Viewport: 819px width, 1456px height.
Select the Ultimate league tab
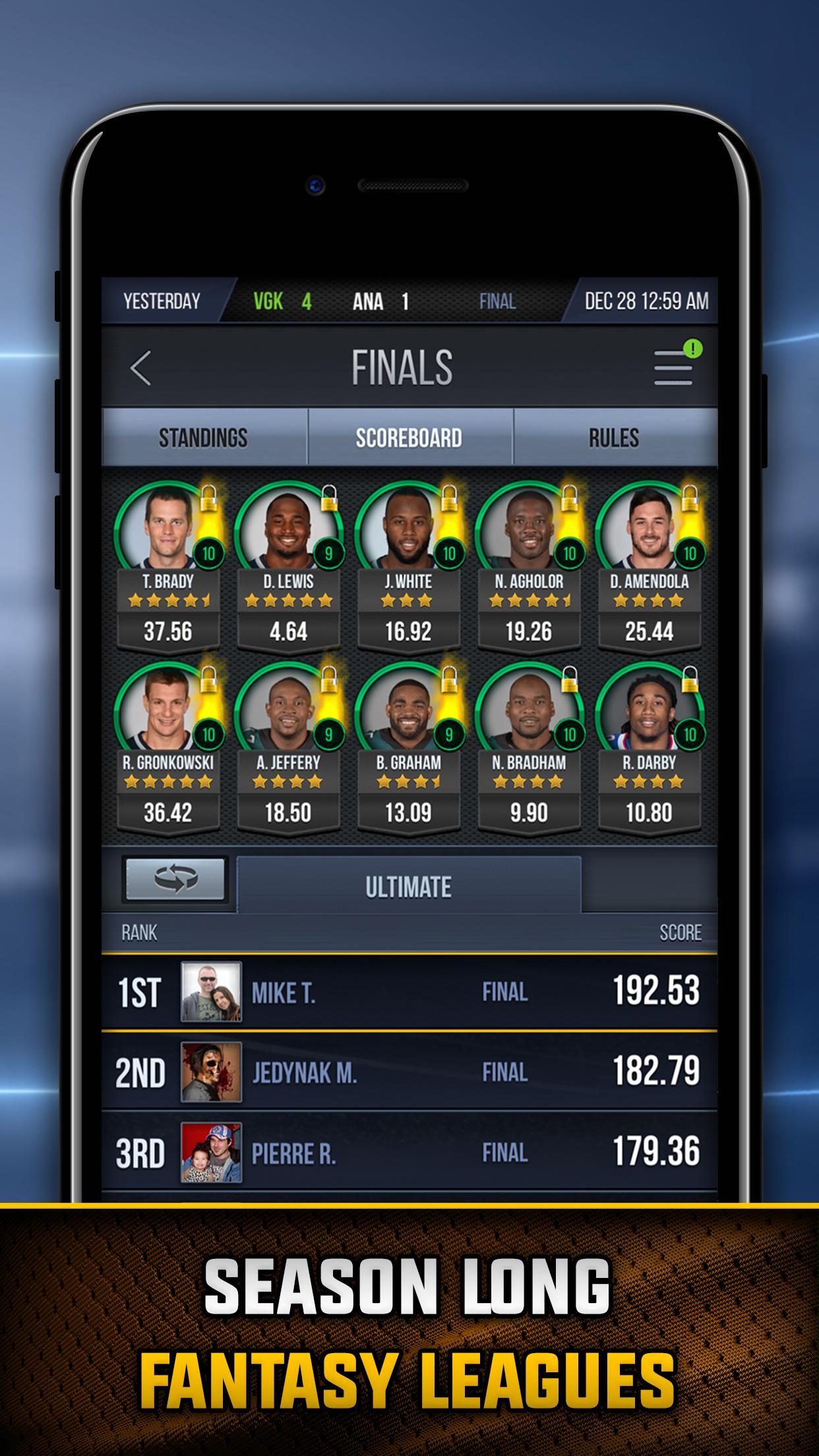pos(409,886)
